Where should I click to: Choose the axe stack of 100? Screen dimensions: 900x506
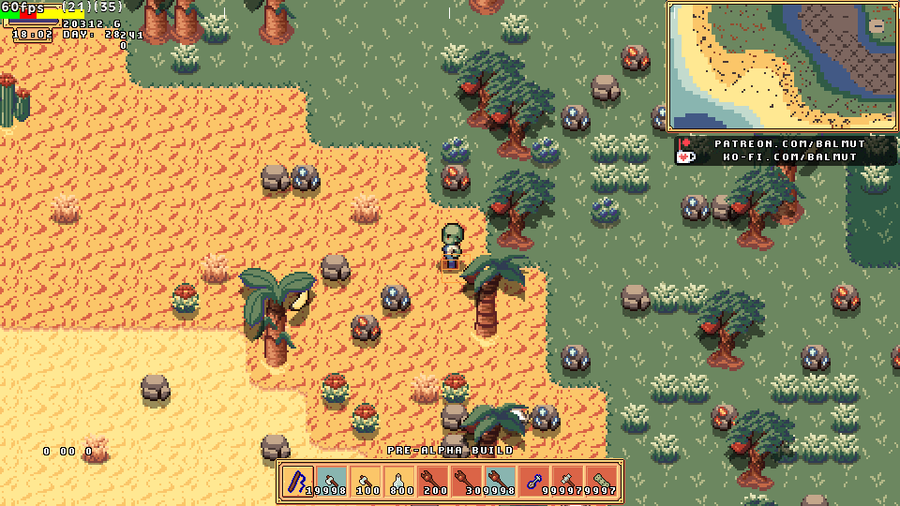click(366, 481)
